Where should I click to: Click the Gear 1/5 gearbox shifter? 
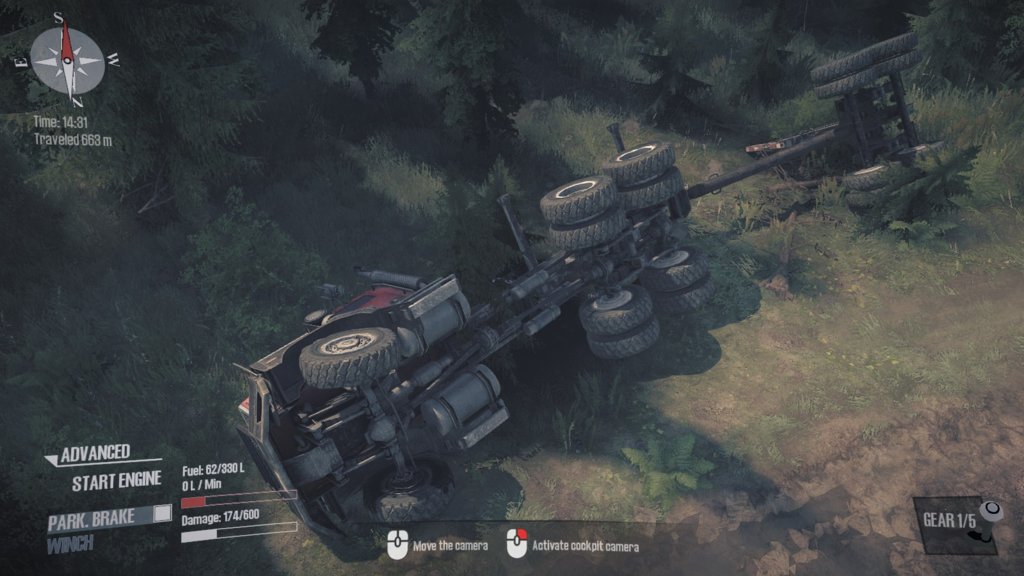pyautogui.click(x=987, y=522)
